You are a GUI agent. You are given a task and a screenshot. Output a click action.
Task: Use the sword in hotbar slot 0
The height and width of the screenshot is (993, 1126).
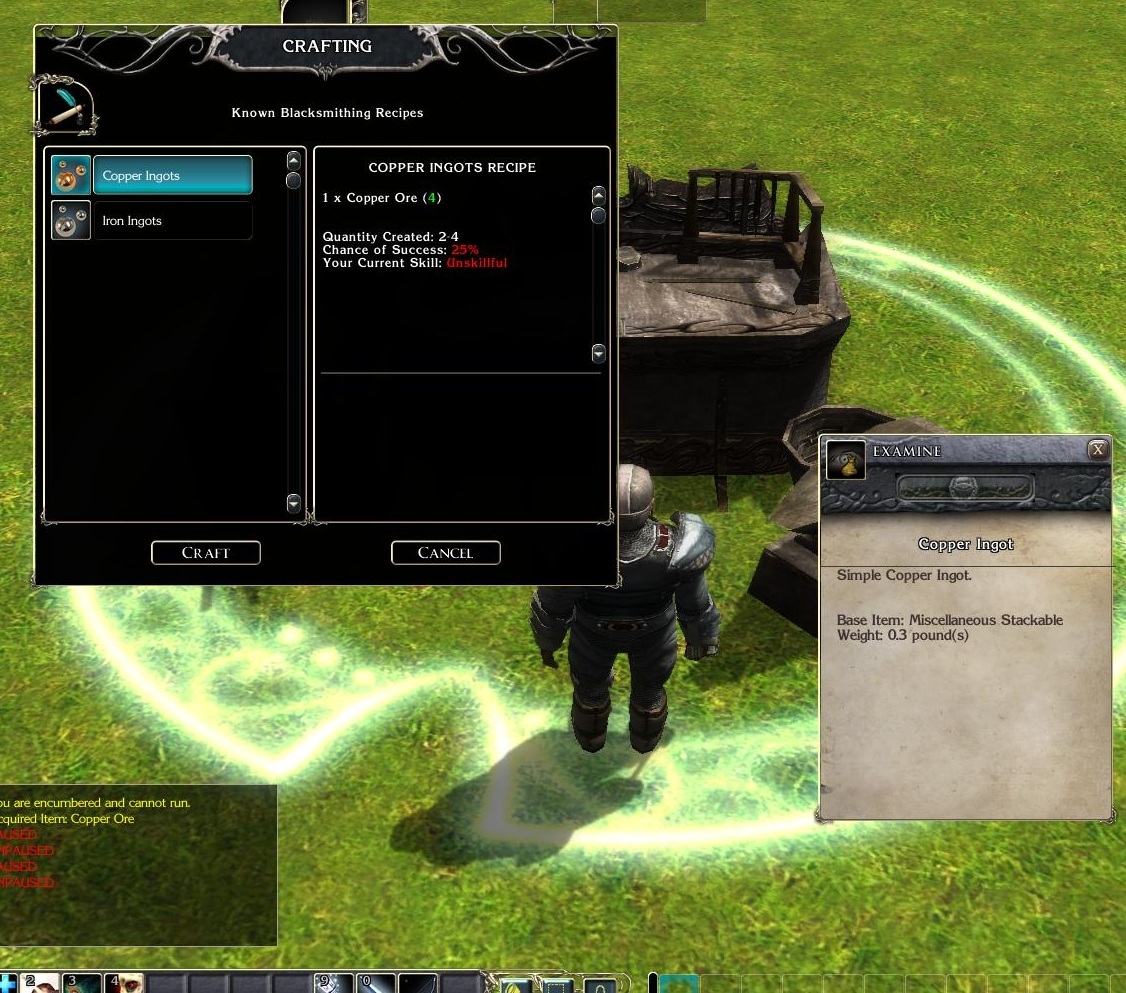click(377, 984)
